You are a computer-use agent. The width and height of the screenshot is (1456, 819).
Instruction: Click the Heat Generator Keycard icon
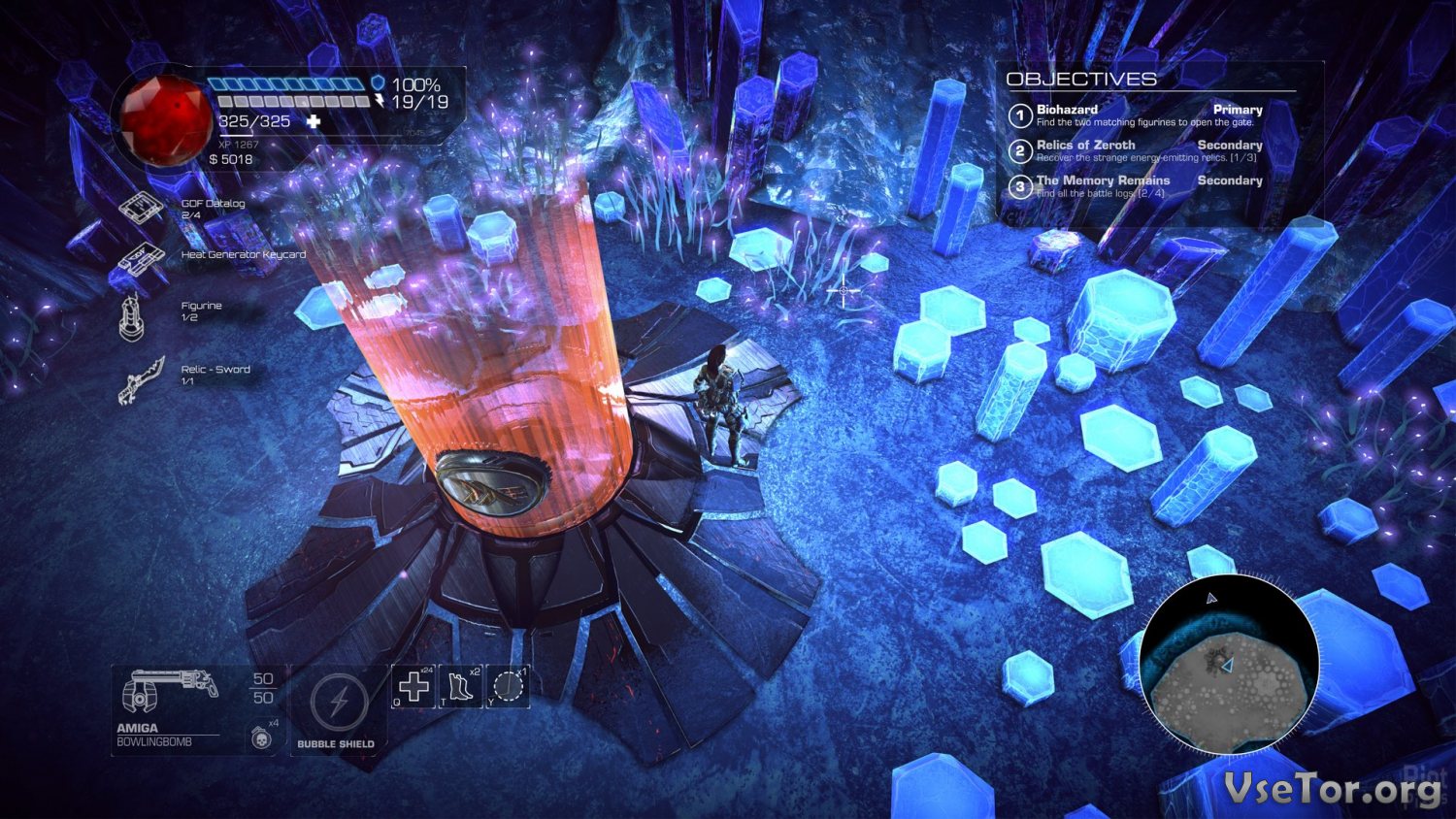138,260
